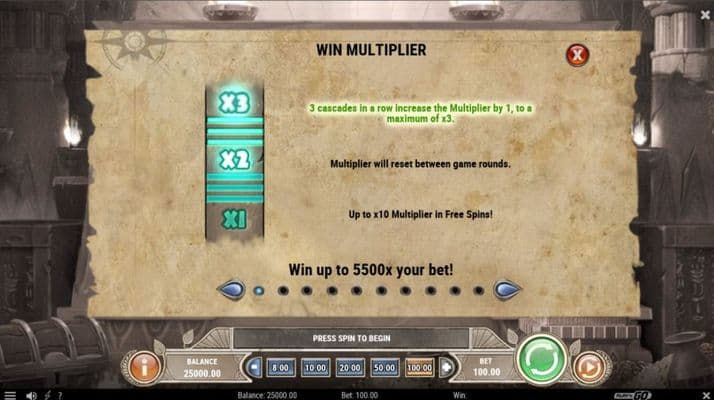Toggle fast play lightning icon
The image size is (714, 400).
click(x=47, y=395)
